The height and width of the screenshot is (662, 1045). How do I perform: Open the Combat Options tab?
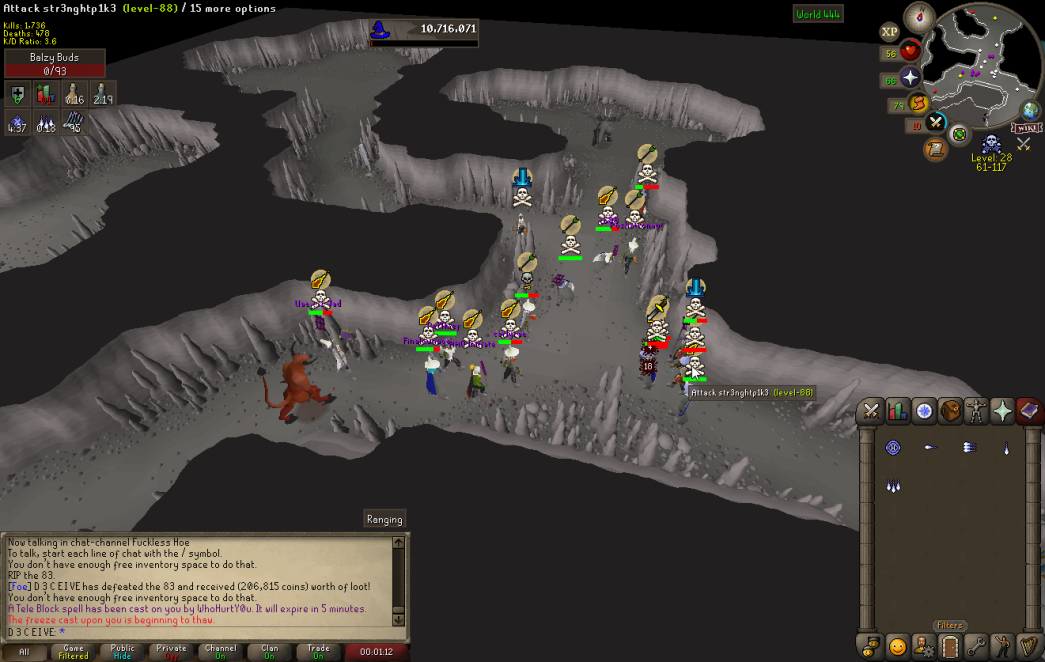[871, 410]
